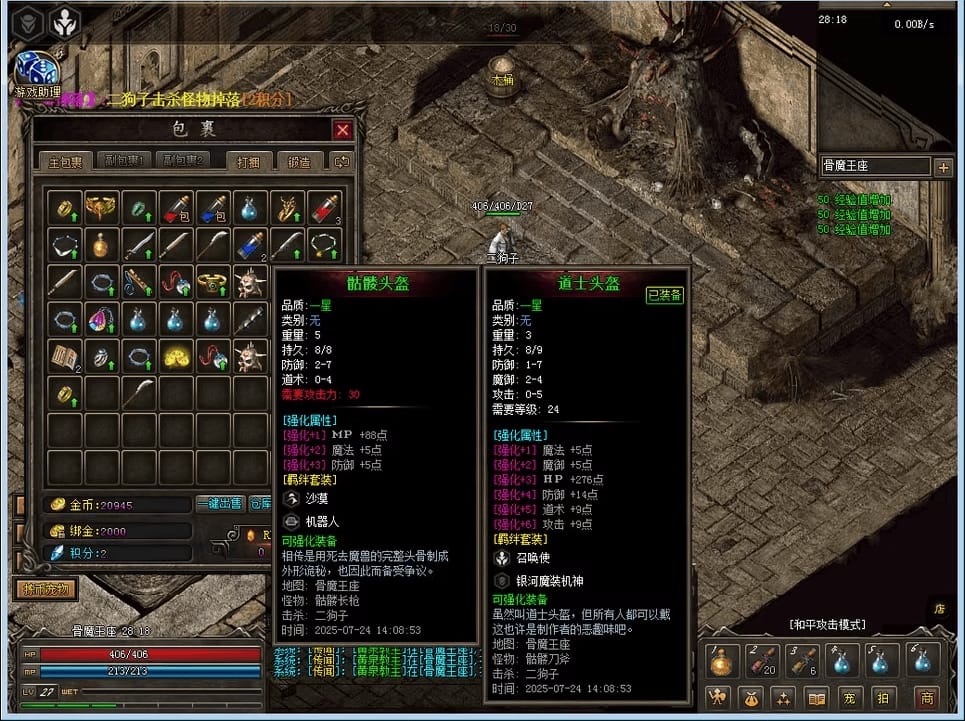The width and height of the screenshot is (965, 721).
Task: Open the 商 shop button
Action: coord(926,698)
